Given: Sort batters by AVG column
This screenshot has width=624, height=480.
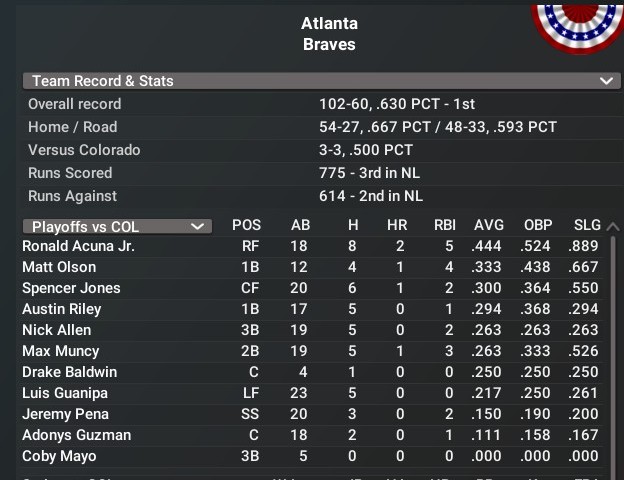Looking at the screenshot, I should 488,225.
